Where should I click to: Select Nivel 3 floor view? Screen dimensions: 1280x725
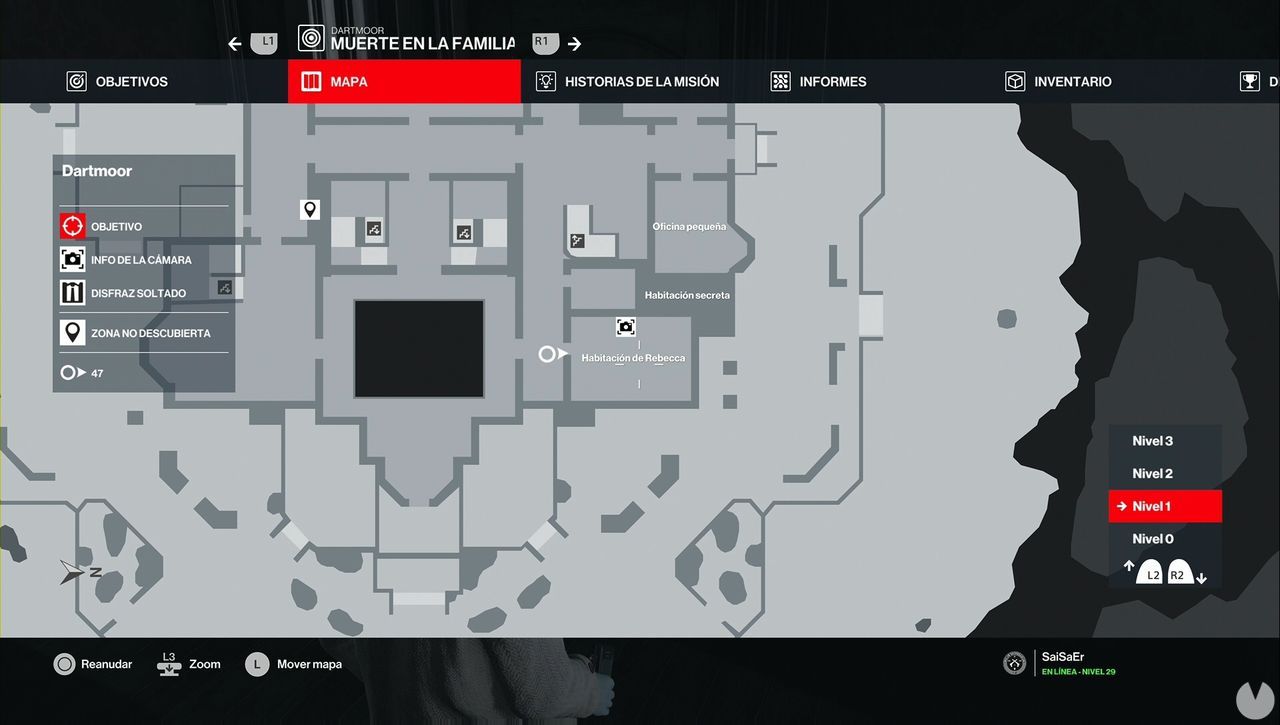[x=1152, y=441]
